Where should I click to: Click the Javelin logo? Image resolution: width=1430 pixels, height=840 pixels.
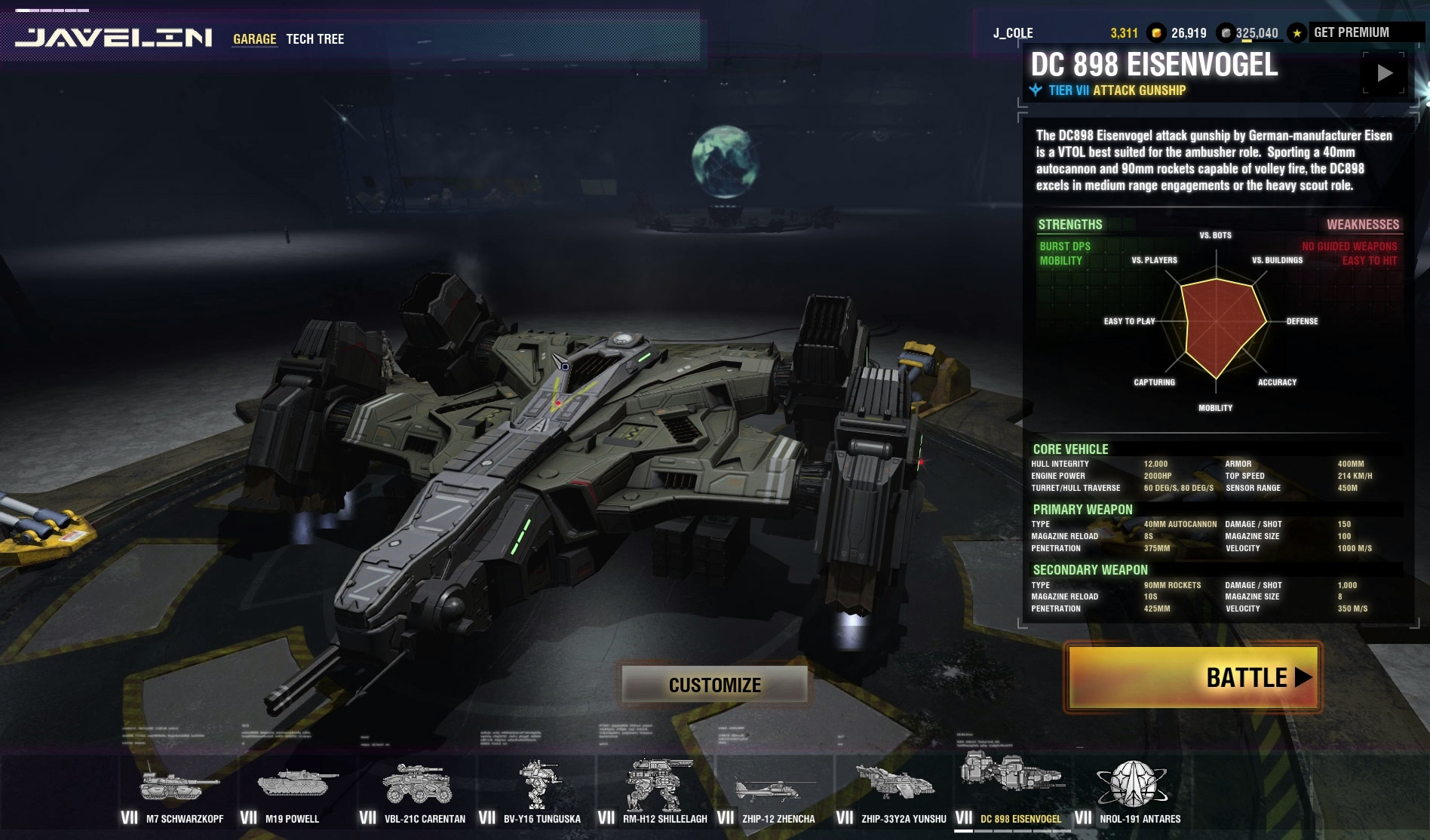click(x=114, y=38)
